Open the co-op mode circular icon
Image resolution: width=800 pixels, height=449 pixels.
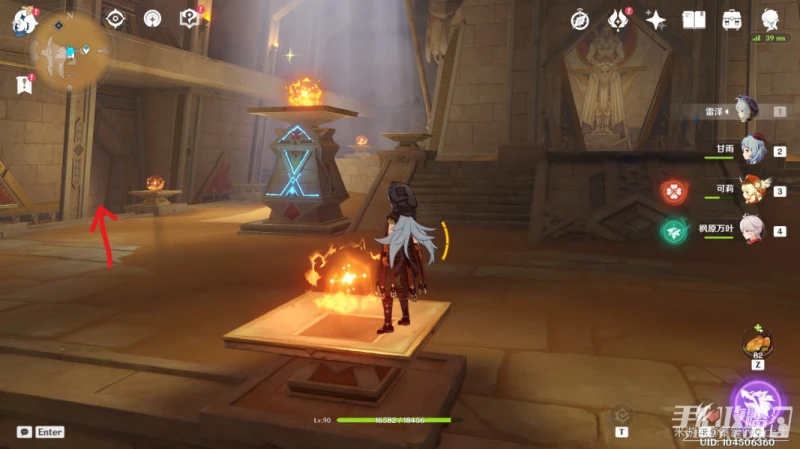pos(152,19)
